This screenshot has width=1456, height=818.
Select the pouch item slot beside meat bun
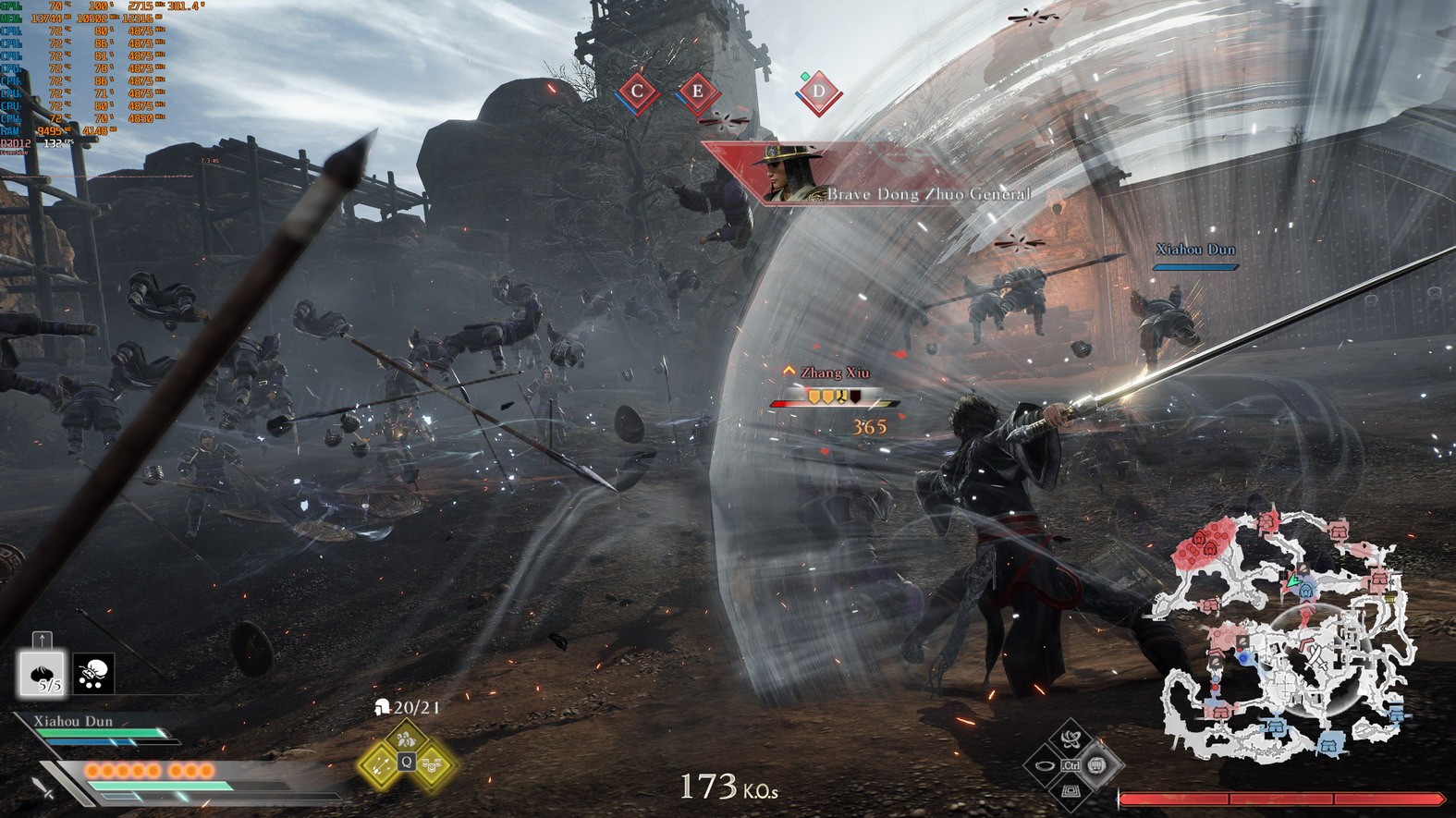pyautogui.click(x=93, y=675)
